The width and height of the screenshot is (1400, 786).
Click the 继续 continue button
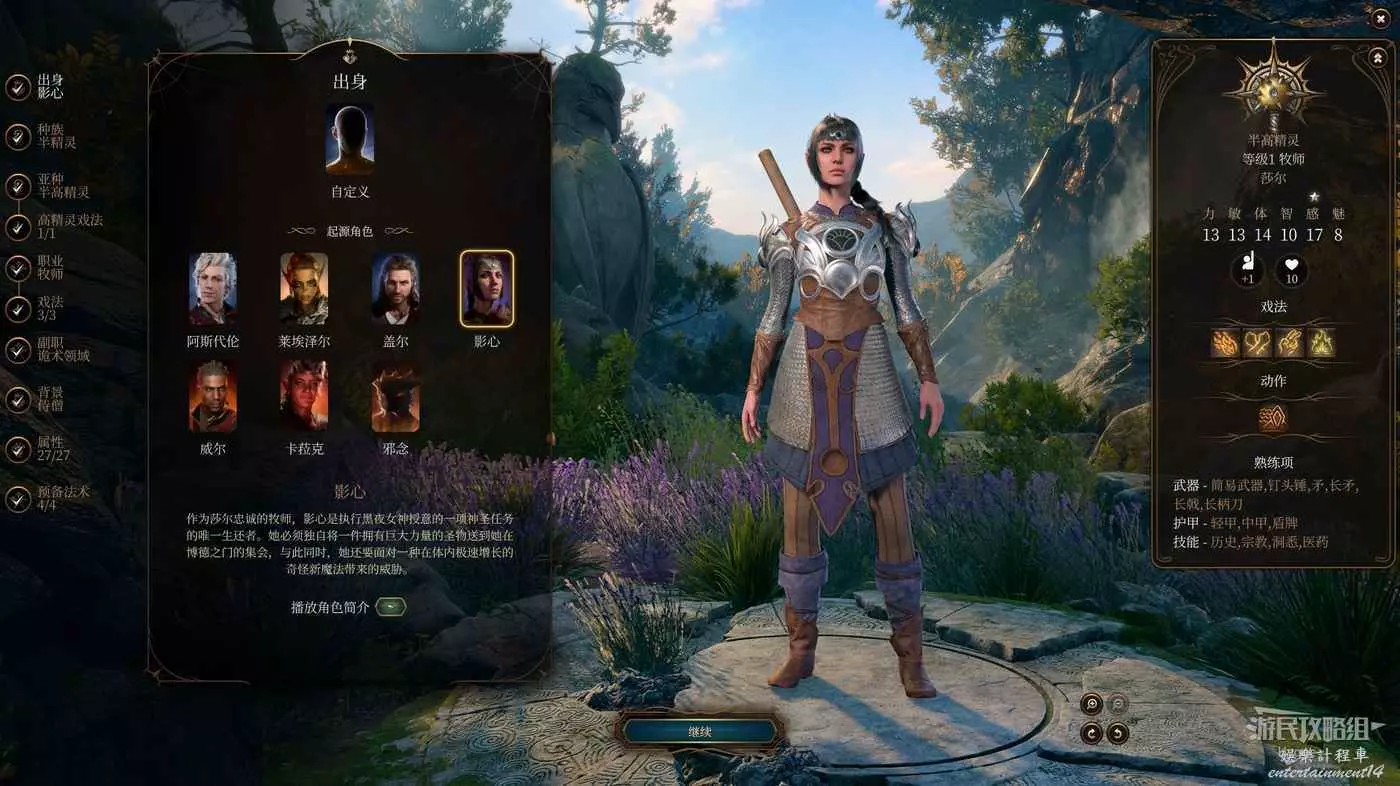tap(699, 732)
